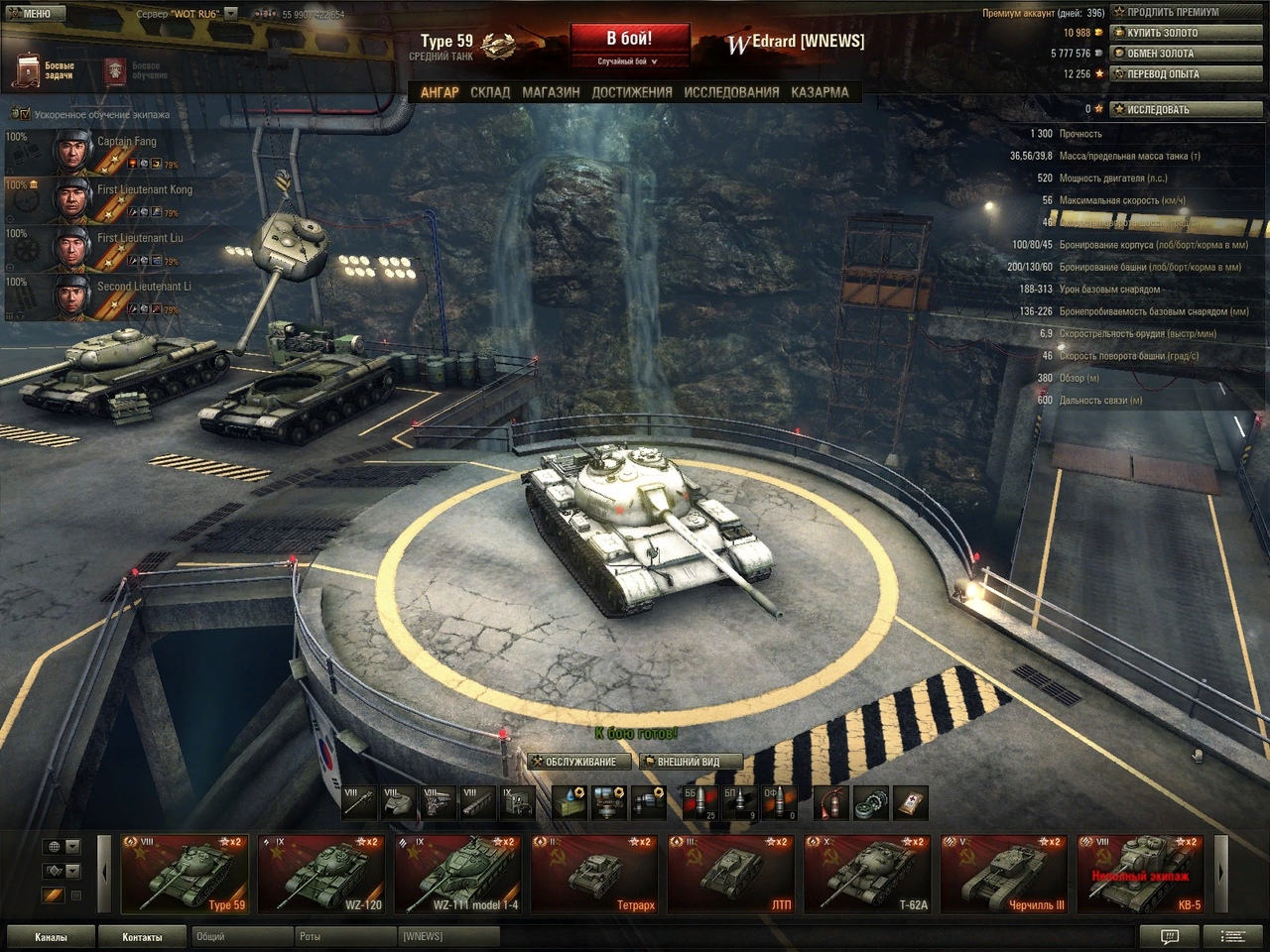Open the КАЗАРМА tab
Viewport: 1270px width, 952px height.
(x=820, y=92)
